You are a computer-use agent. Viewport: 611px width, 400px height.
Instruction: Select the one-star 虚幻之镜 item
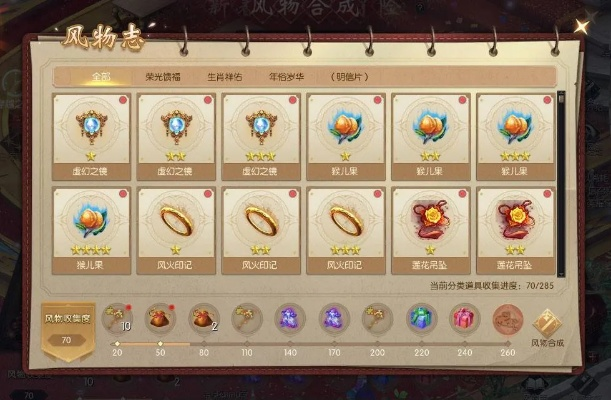pyautogui.click(x=90, y=131)
